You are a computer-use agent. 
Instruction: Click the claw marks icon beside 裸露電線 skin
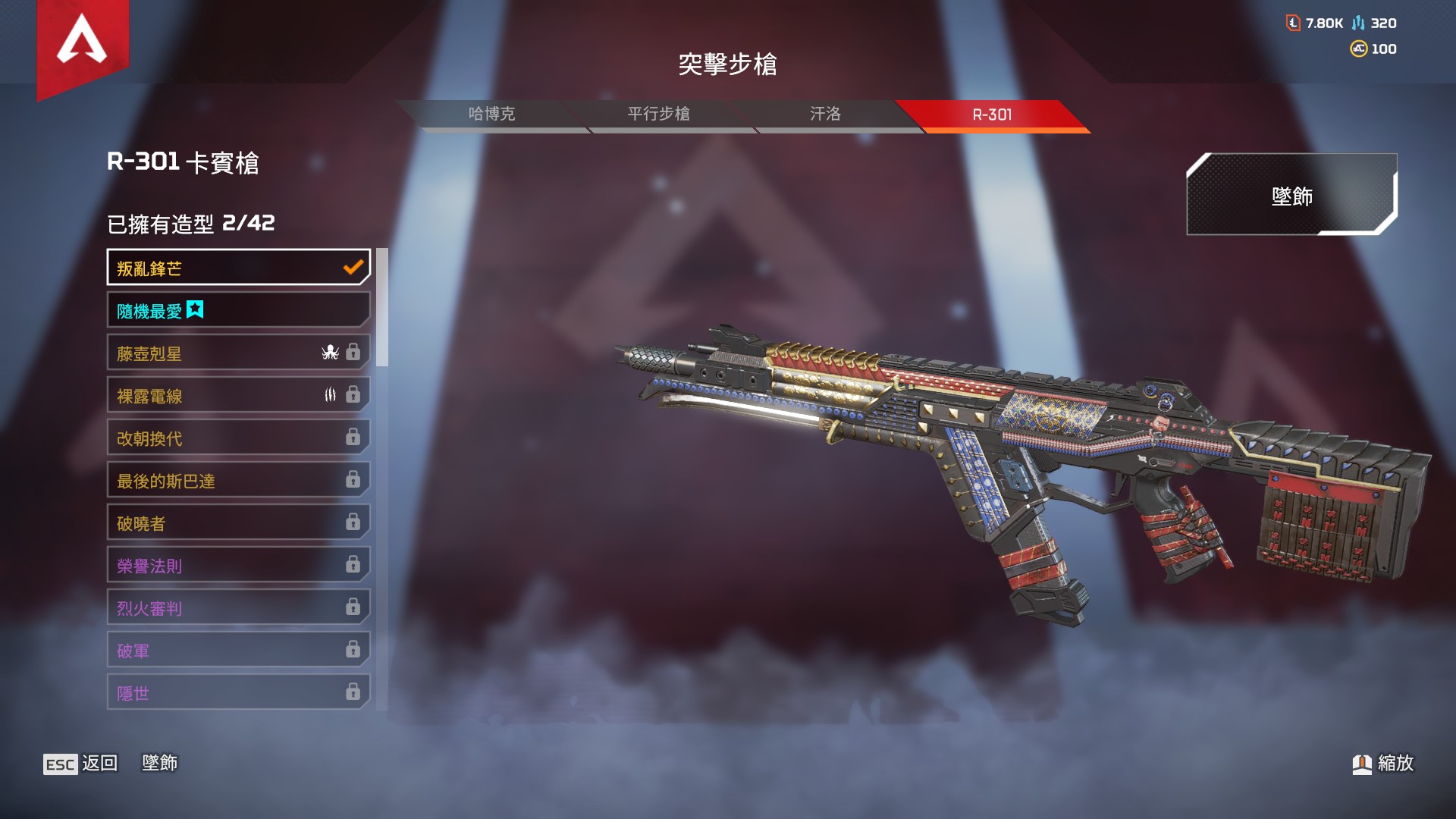point(329,395)
